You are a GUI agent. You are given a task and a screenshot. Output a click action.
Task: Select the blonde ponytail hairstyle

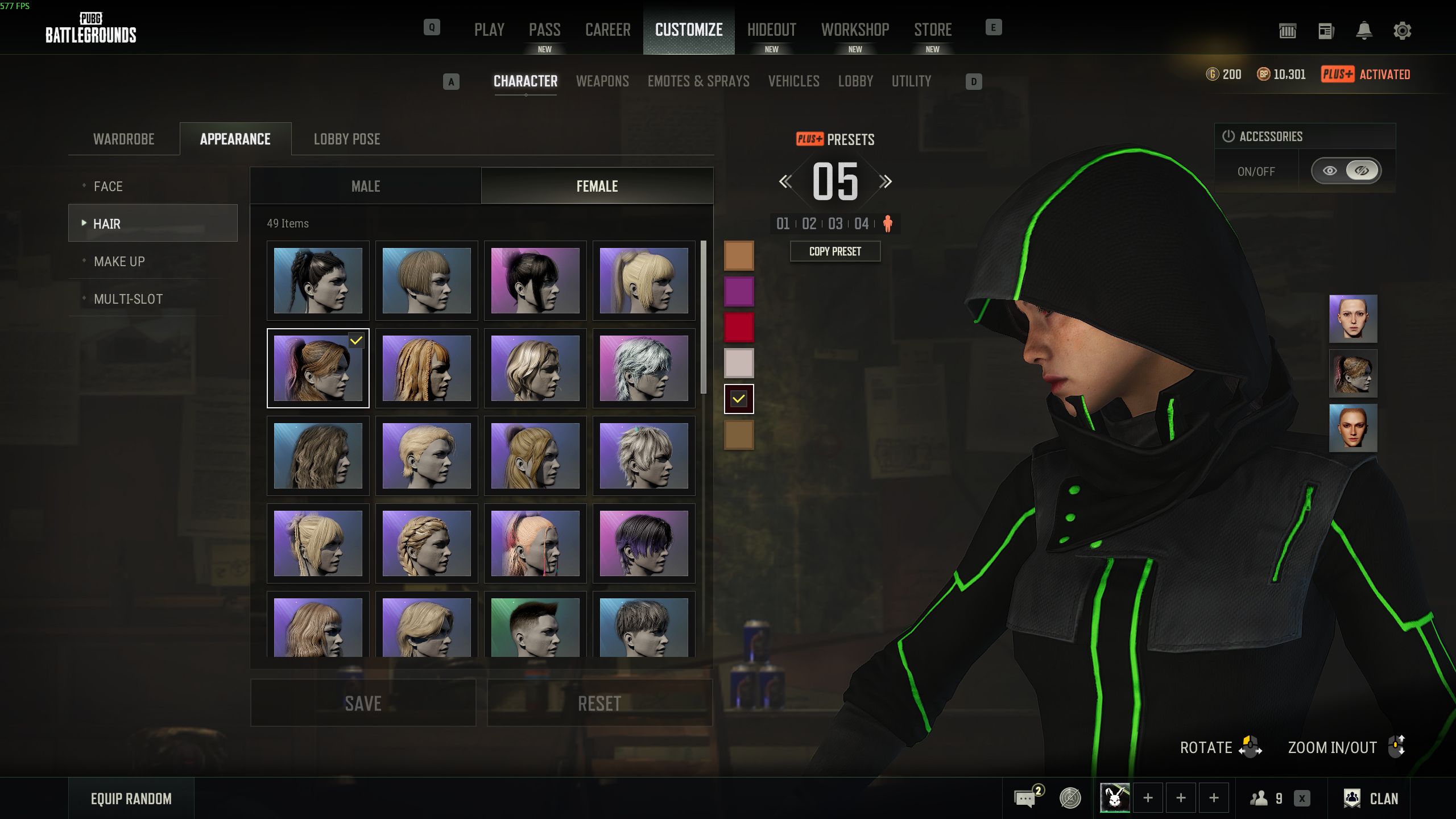point(644,280)
